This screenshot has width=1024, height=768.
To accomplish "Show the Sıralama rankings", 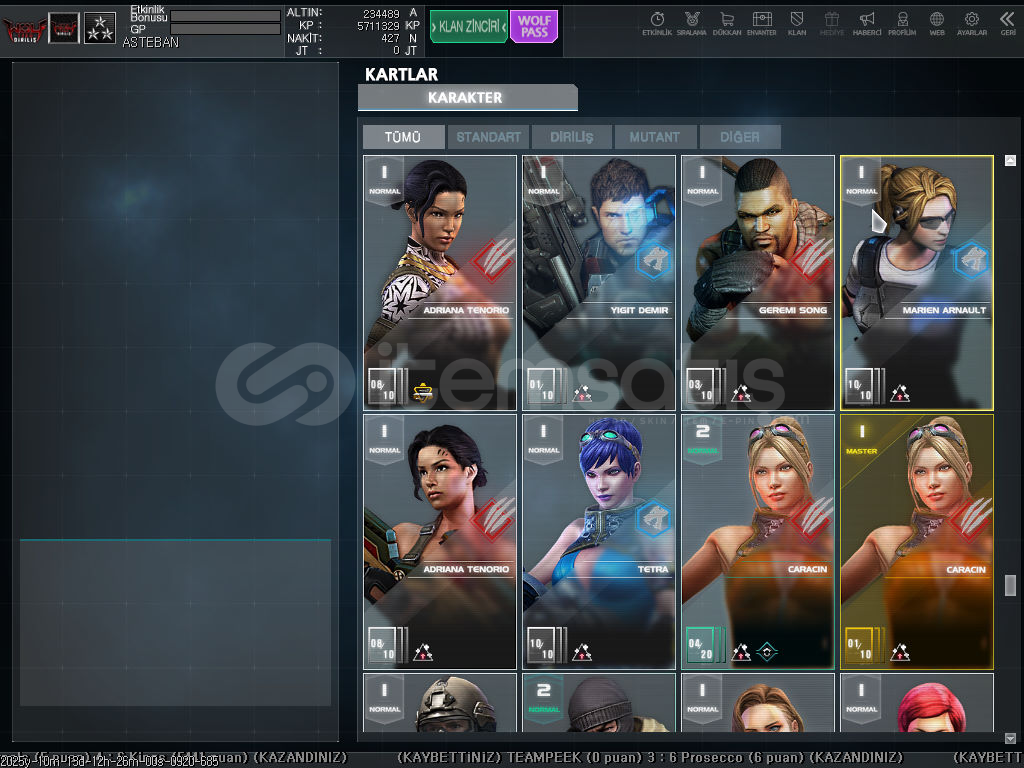I will (x=691, y=23).
